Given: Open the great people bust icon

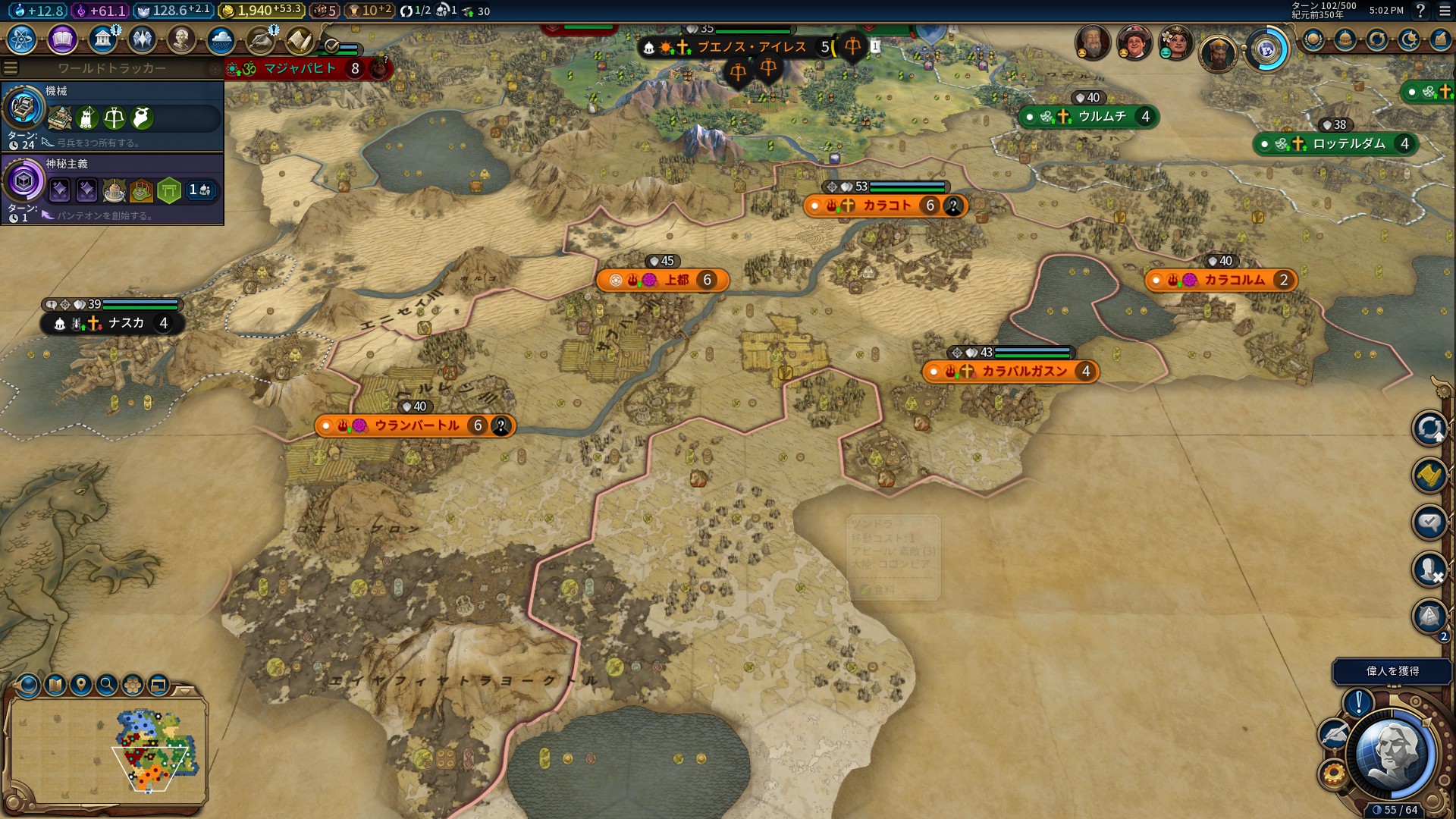Looking at the screenshot, I should coord(181,39).
